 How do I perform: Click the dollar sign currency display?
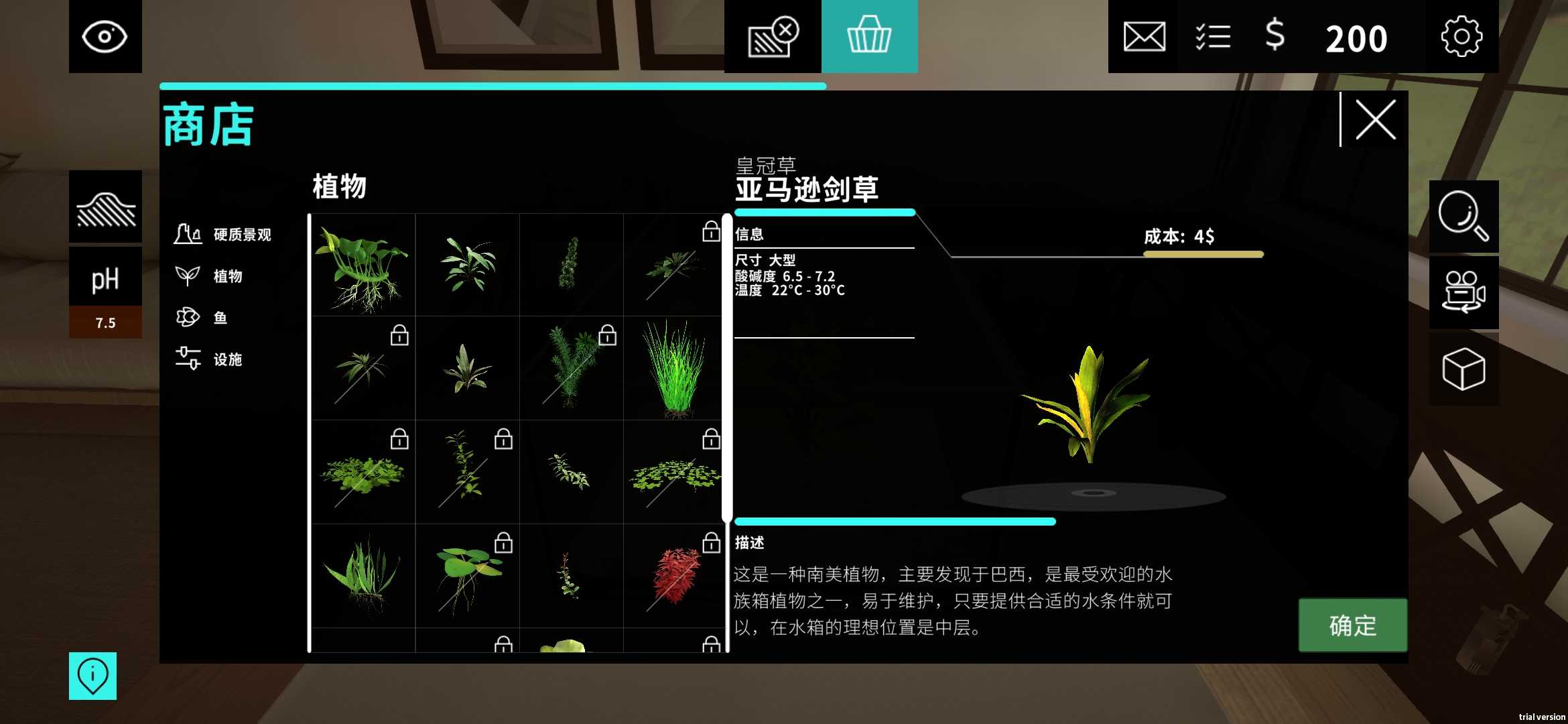tap(1274, 37)
